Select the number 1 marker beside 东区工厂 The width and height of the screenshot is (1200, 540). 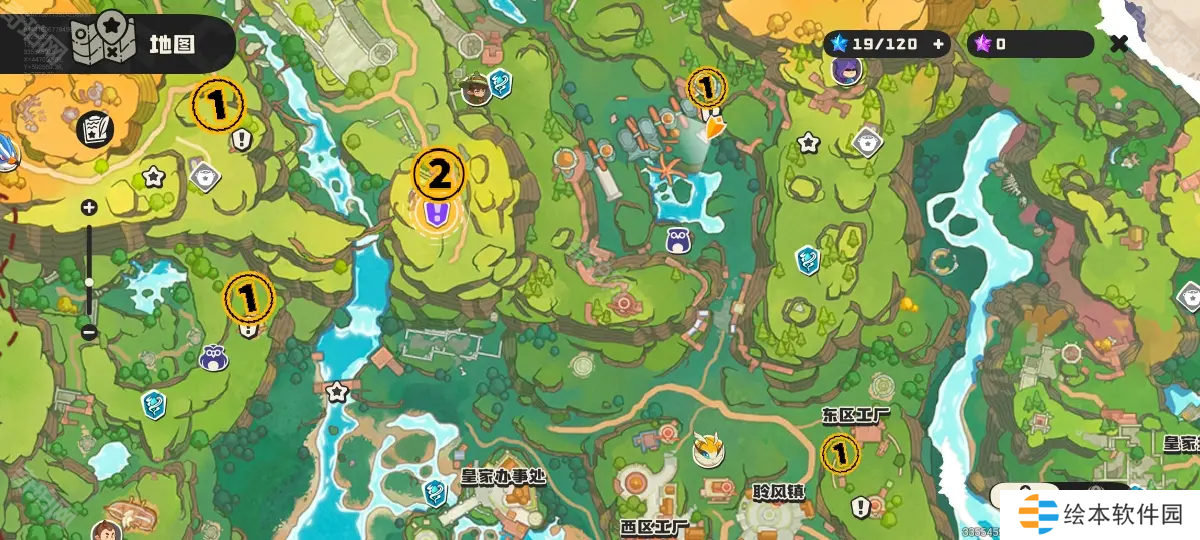840,454
